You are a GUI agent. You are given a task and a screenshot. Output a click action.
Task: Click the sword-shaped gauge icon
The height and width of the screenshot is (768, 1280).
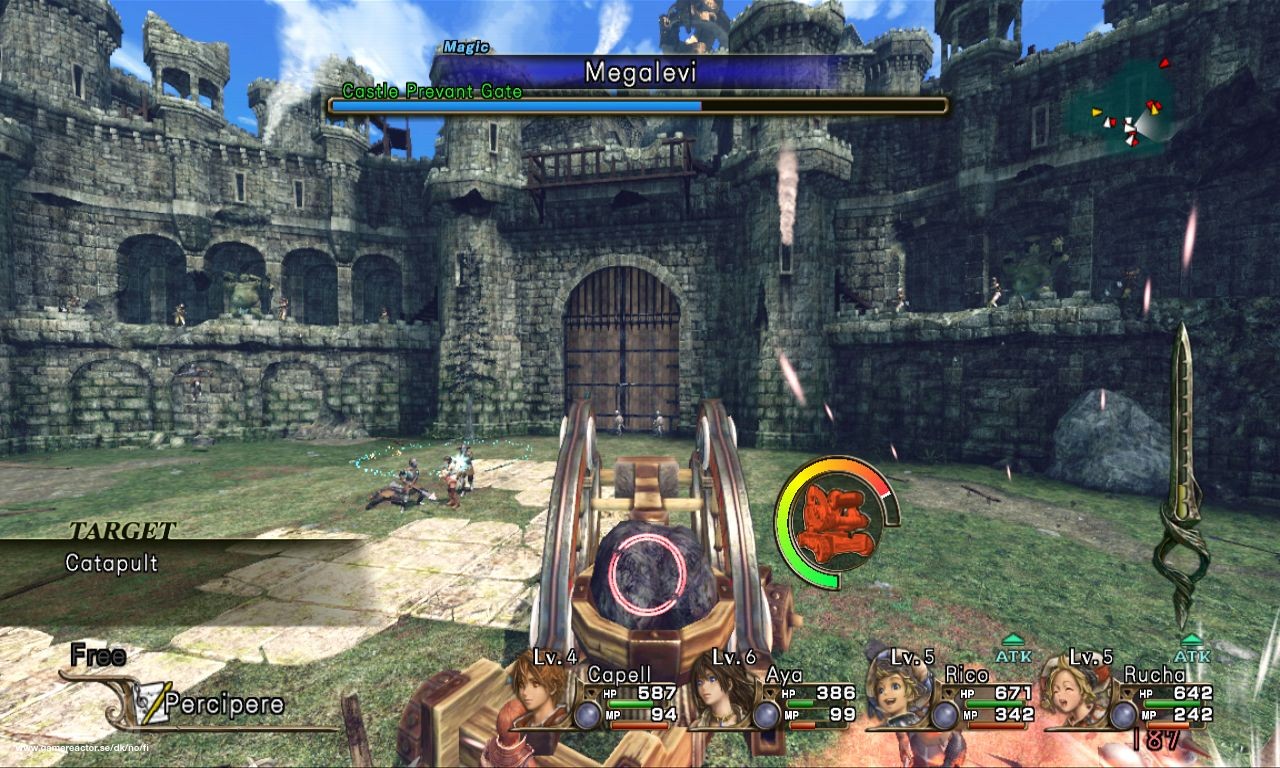coord(1181,475)
